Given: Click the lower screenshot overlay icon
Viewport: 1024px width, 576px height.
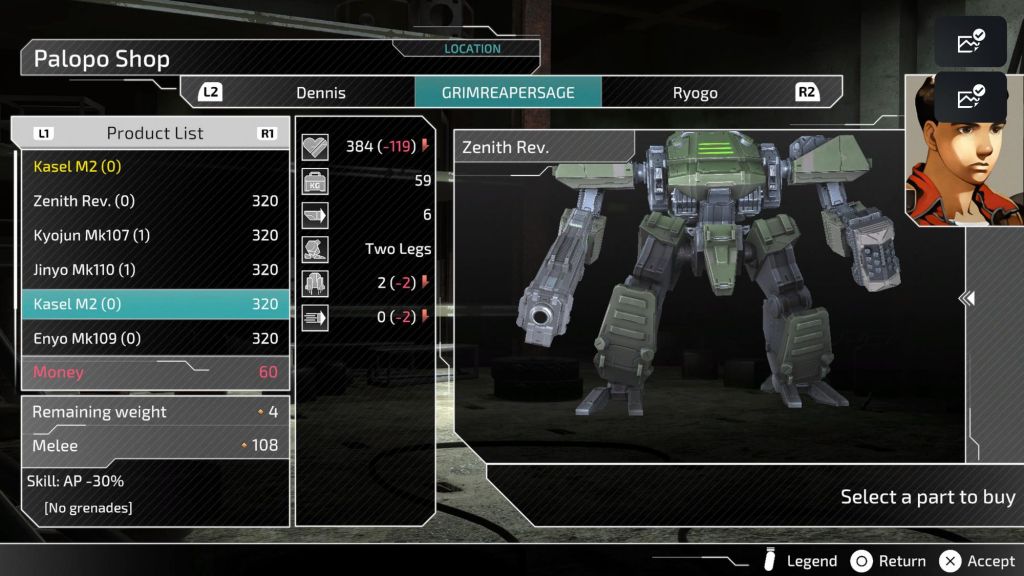Looking at the screenshot, I should [x=970, y=97].
